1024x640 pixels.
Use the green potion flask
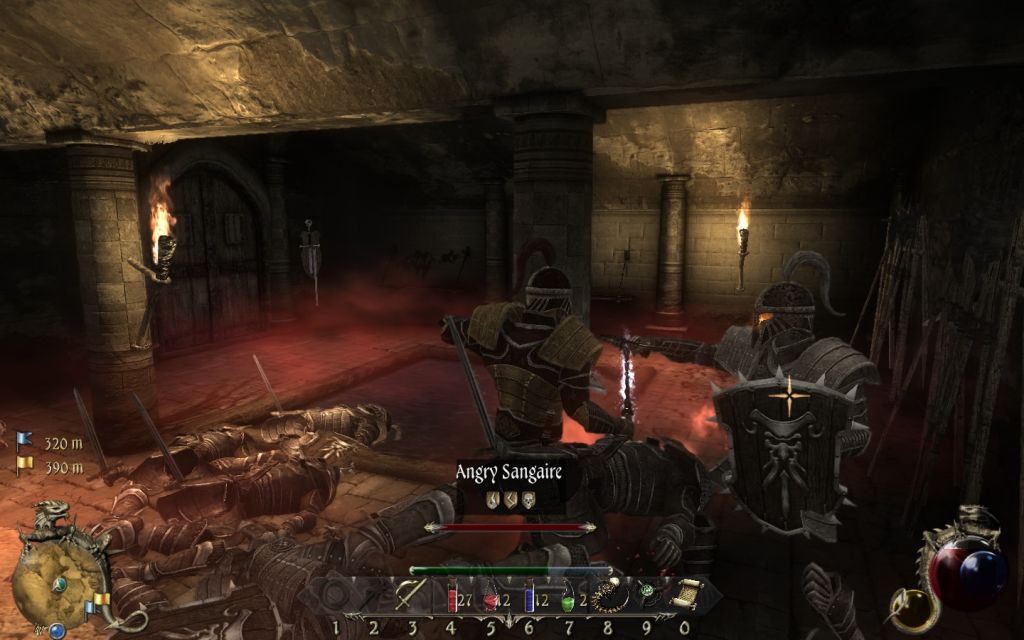(x=567, y=597)
